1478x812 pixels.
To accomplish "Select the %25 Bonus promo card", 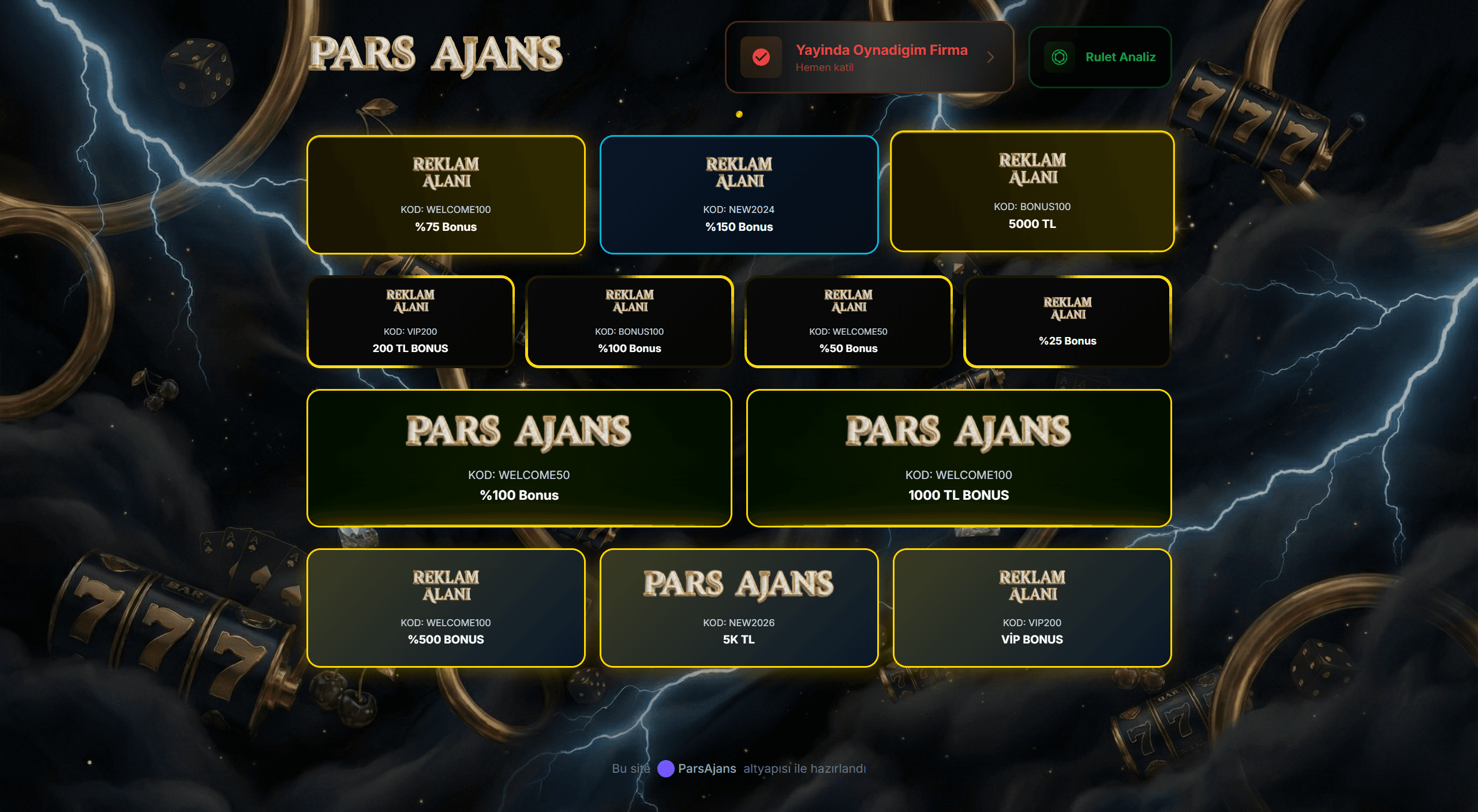I will point(1068,321).
